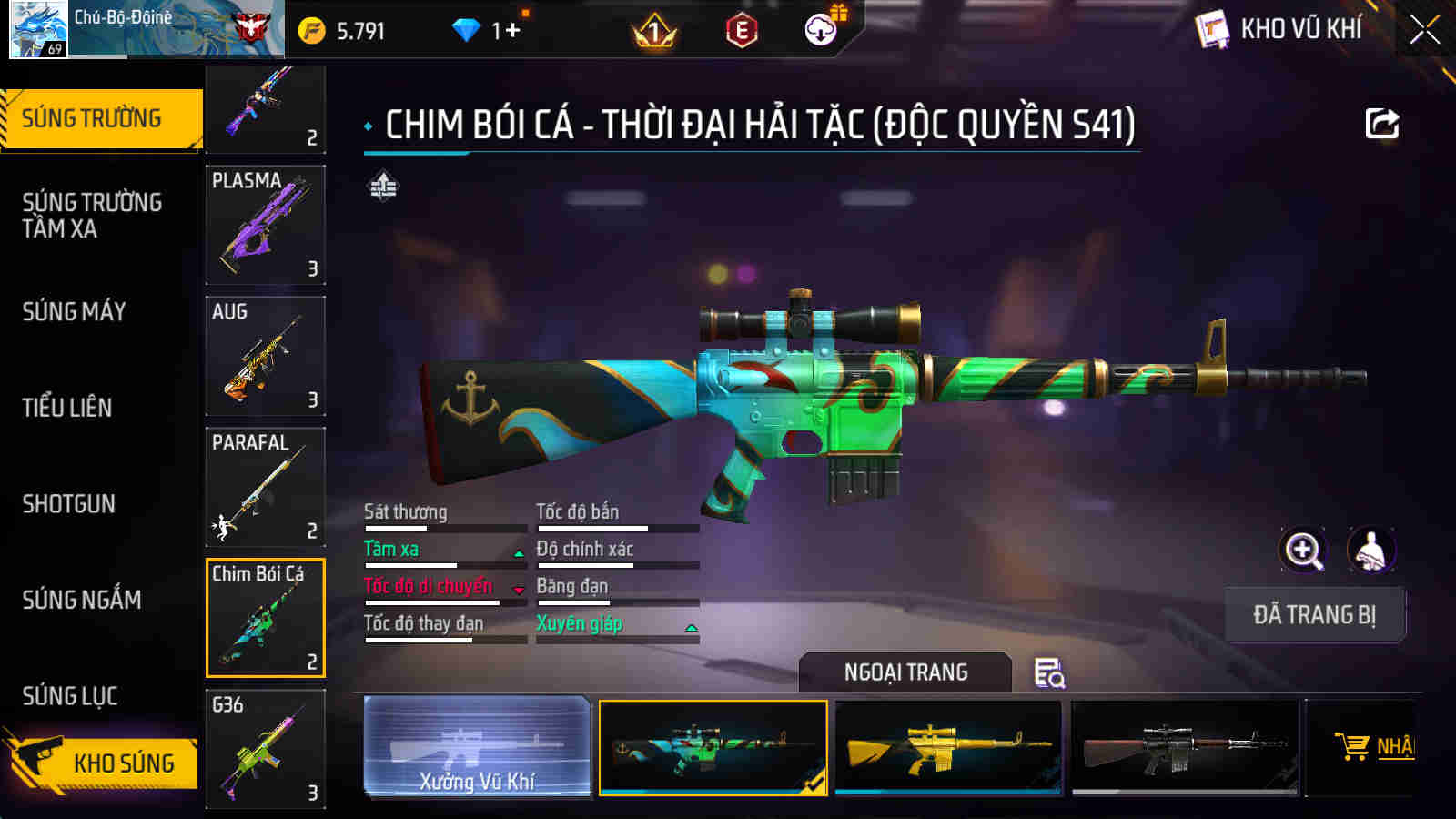Click the share icon next to weapon title
This screenshot has width=1456, height=819.
point(1382,123)
